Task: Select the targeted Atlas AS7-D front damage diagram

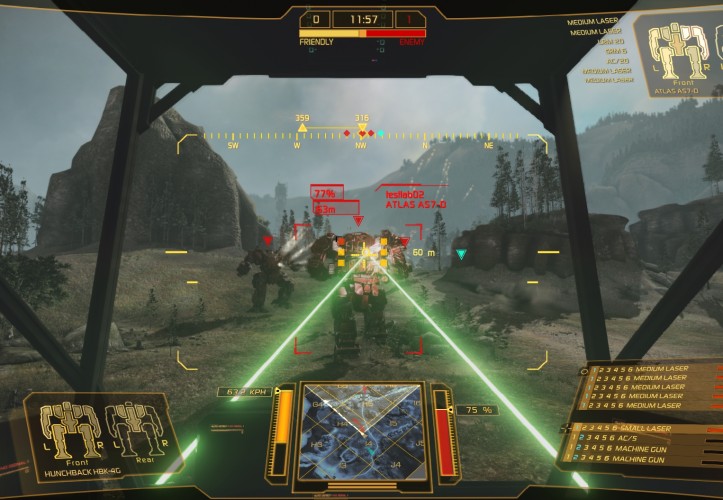Action: (x=679, y=49)
